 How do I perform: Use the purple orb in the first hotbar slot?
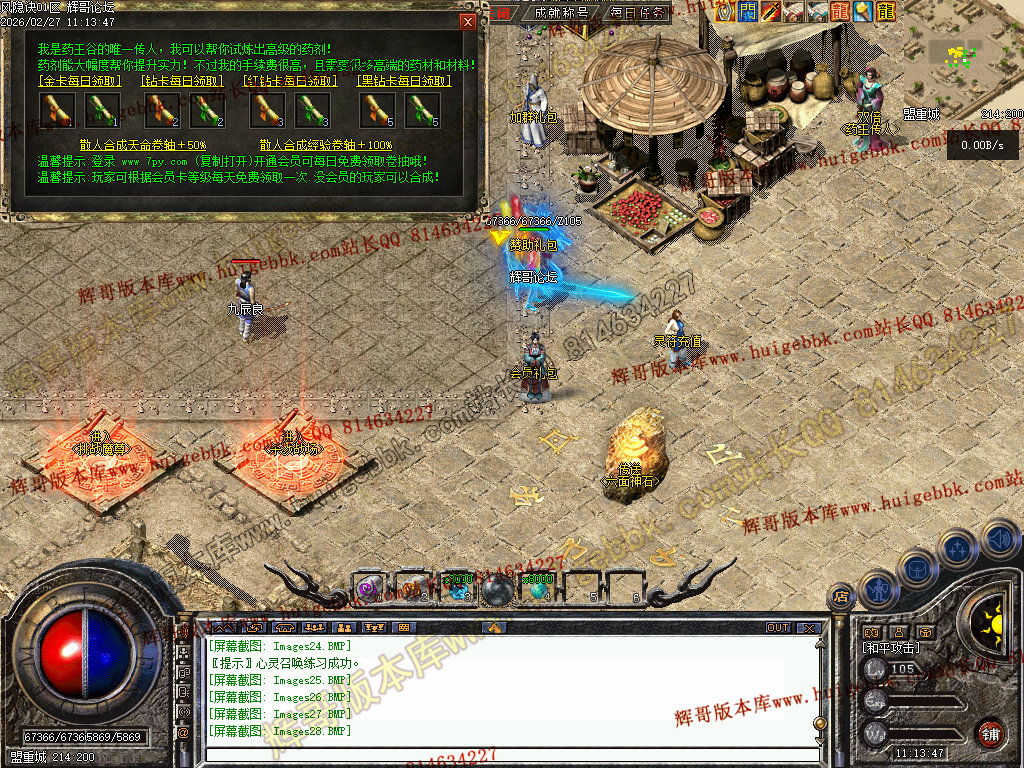coord(368,589)
